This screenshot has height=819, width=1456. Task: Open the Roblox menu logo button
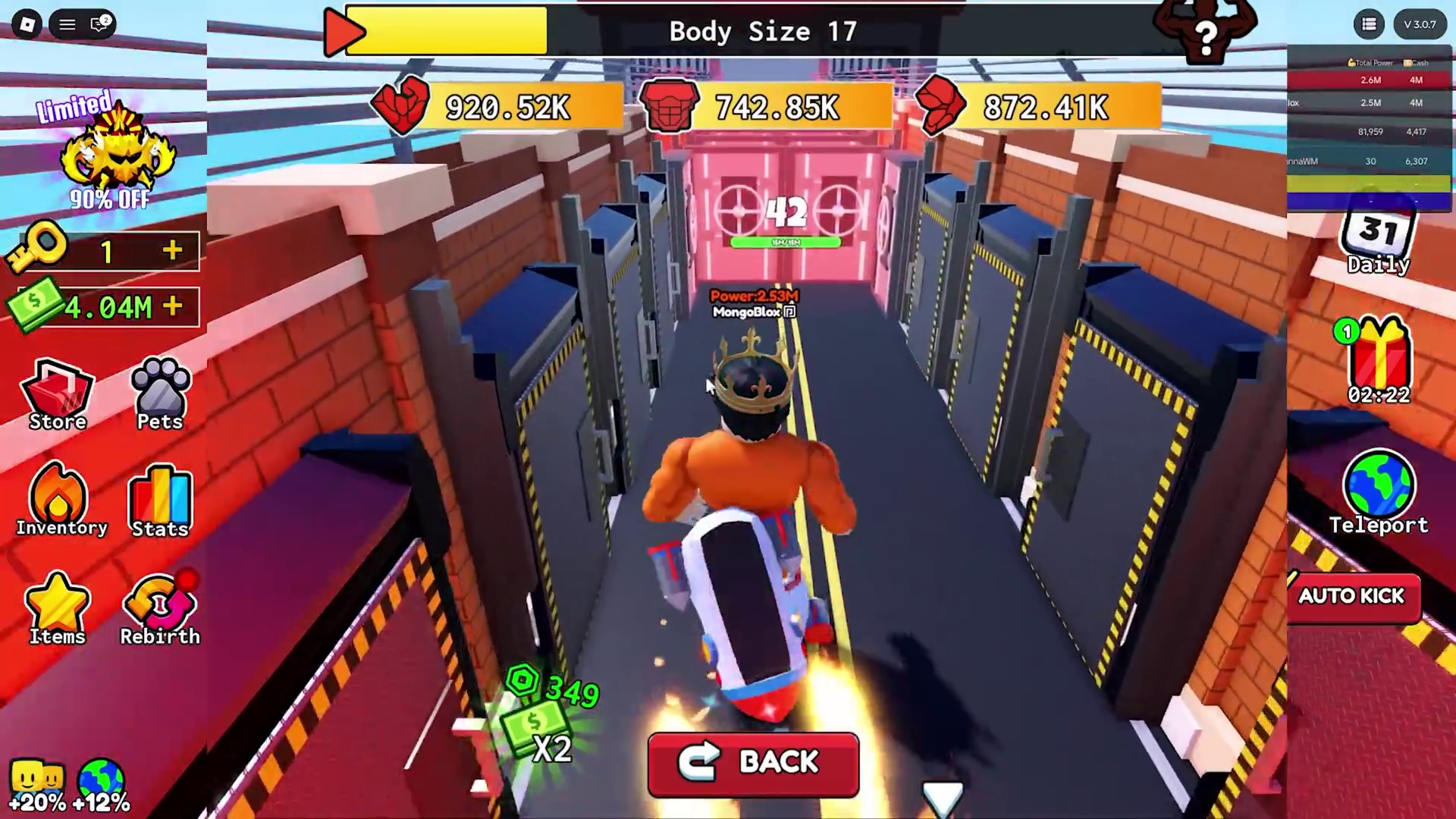point(27,24)
